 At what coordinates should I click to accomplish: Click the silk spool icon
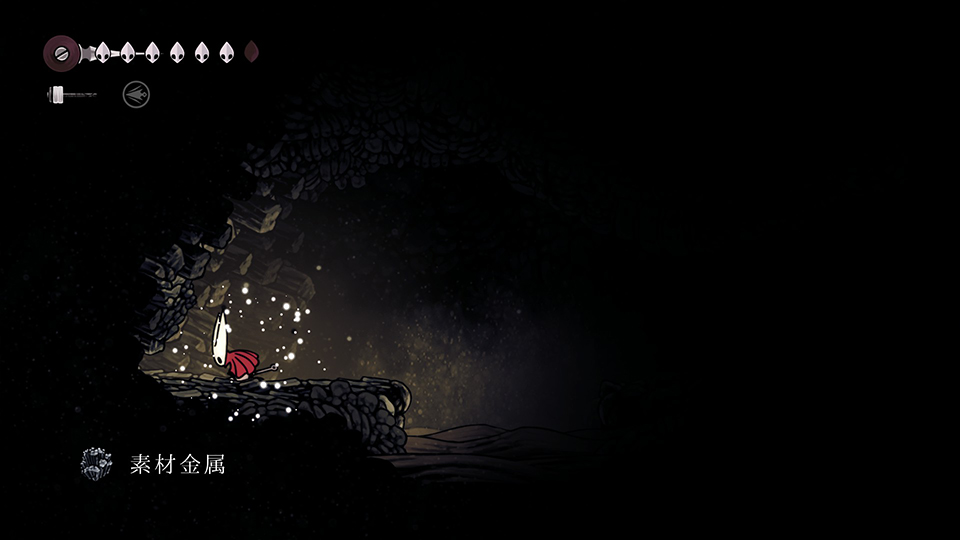click(x=61, y=52)
